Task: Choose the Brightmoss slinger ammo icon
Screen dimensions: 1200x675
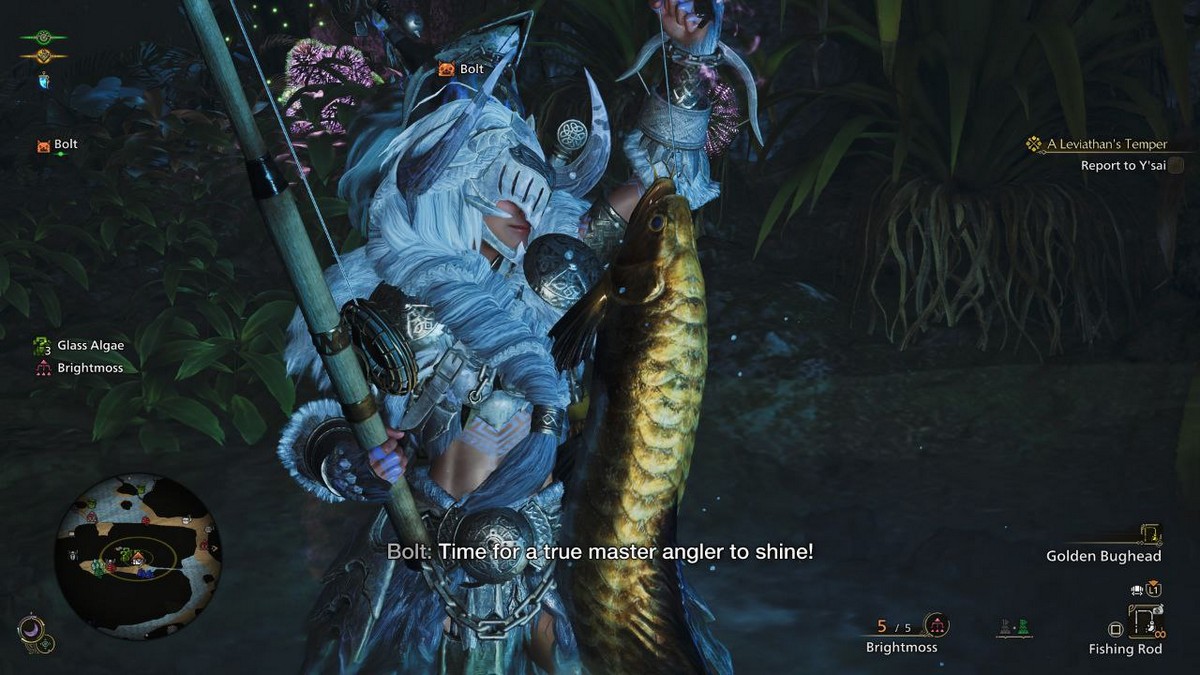Action: tap(936, 626)
